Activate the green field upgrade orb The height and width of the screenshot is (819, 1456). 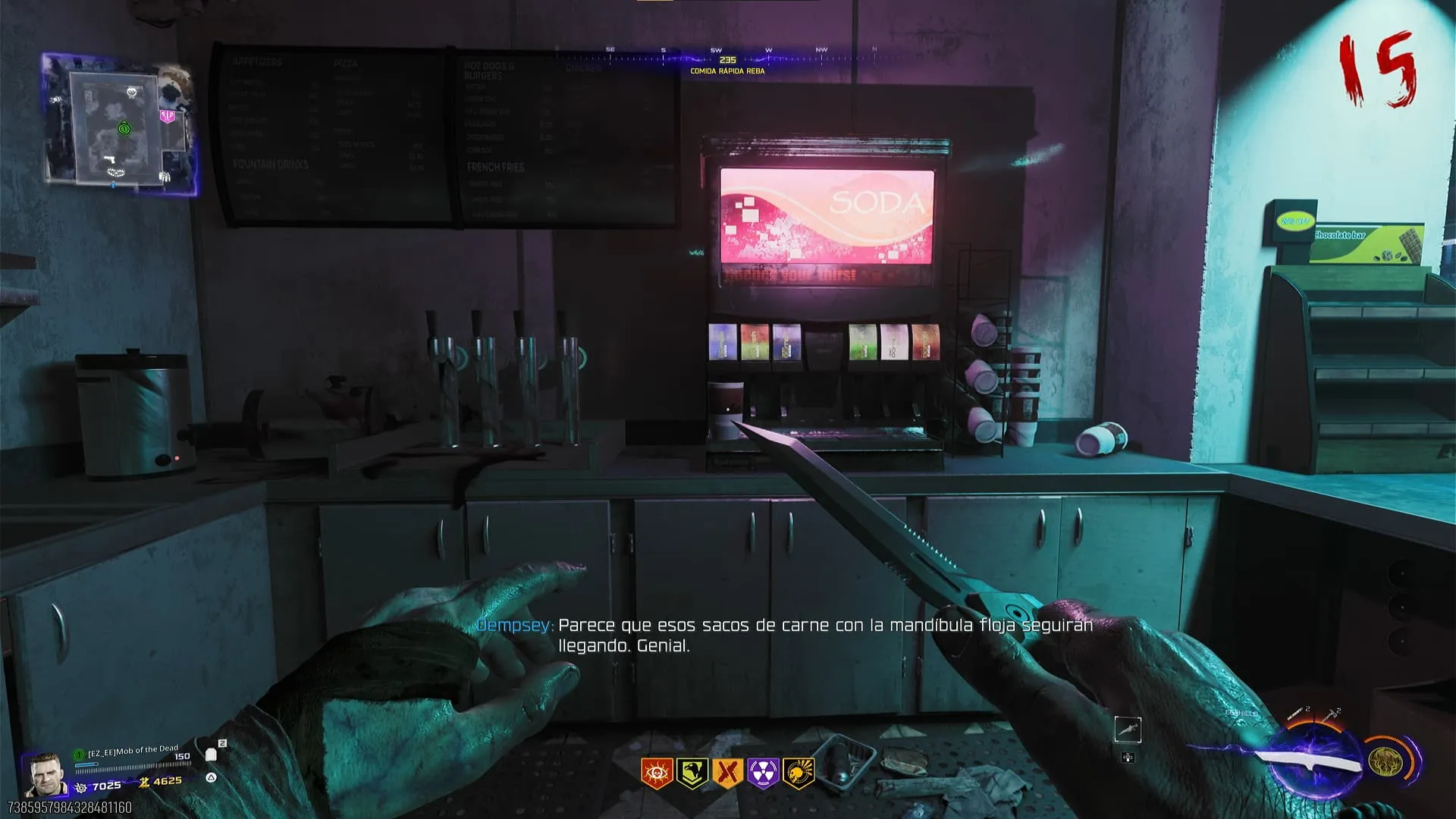[x=1386, y=761]
